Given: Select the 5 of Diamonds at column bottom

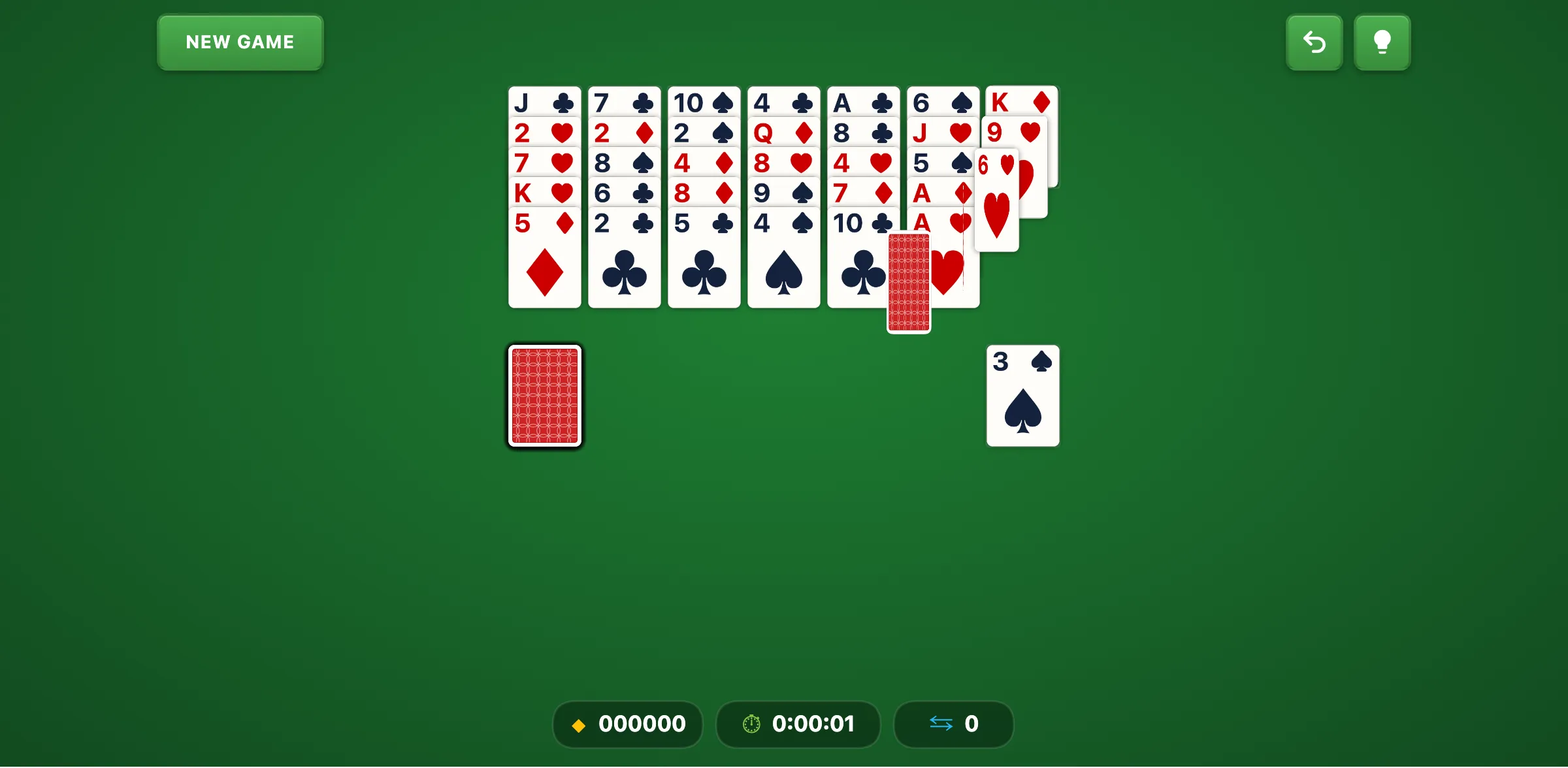Looking at the screenshot, I should click(544, 222).
